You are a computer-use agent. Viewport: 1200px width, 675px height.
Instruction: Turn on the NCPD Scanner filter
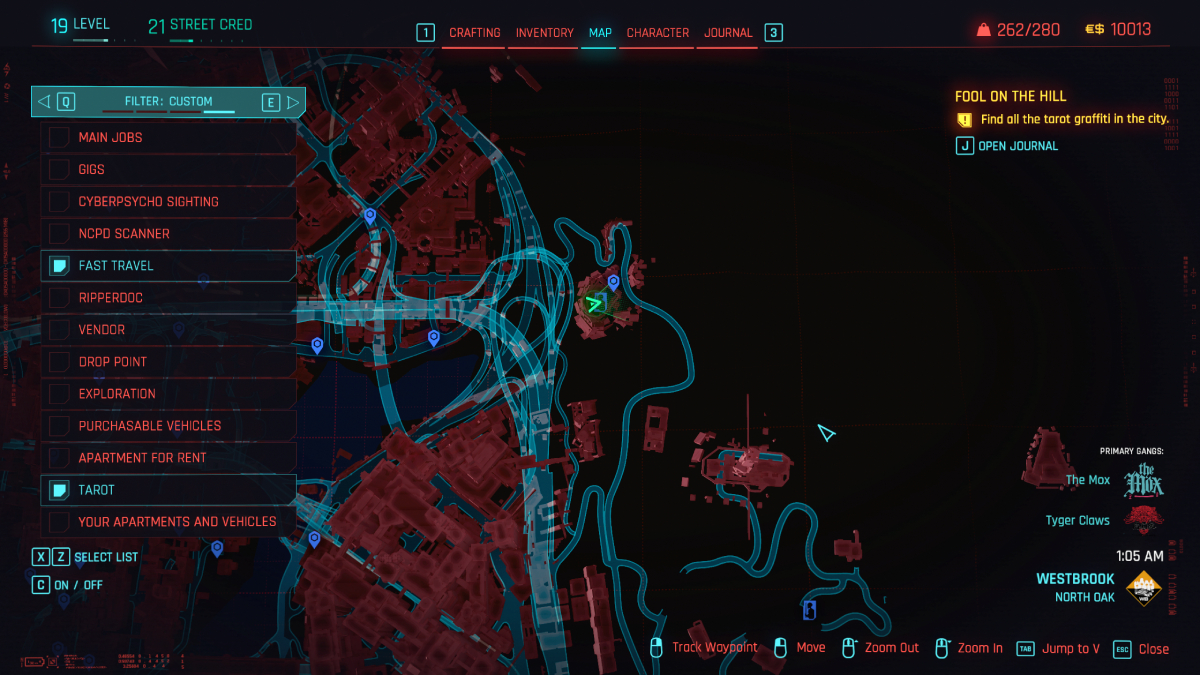pyautogui.click(x=60, y=233)
